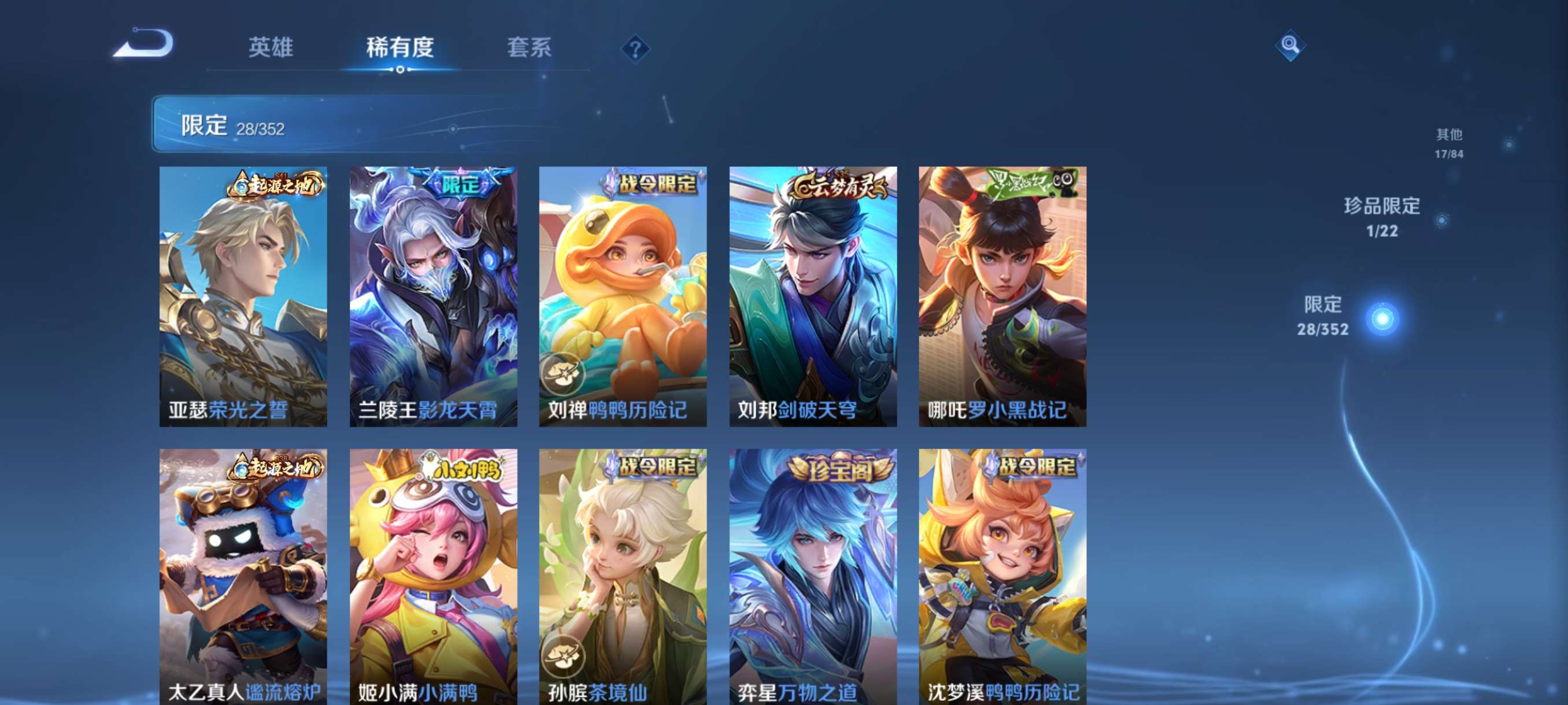Open the 套系 tab
This screenshot has height=705, width=1568.
click(x=529, y=47)
